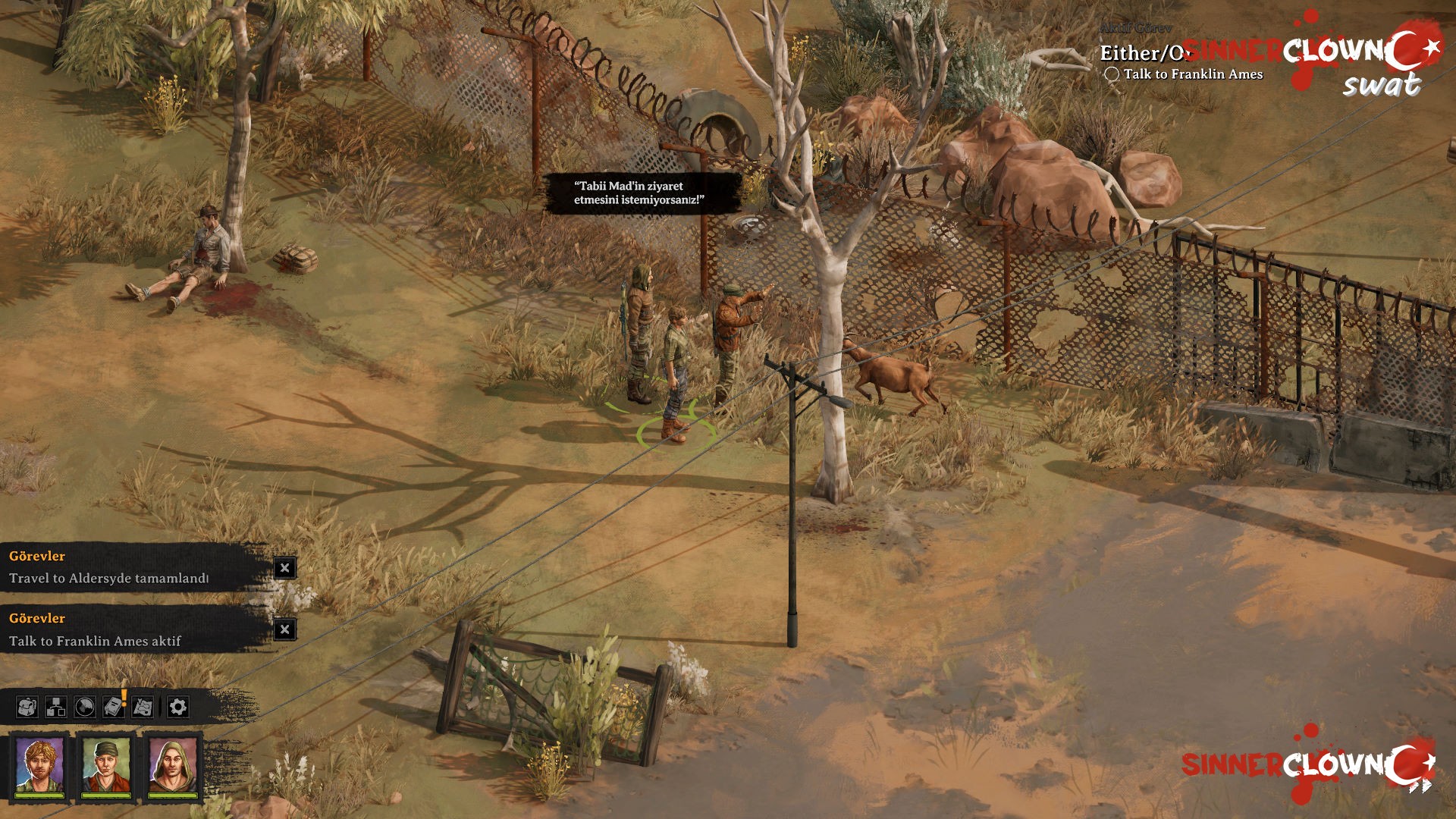Open the backpack inventory
This screenshot has height=819, width=1456.
click(x=27, y=708)
